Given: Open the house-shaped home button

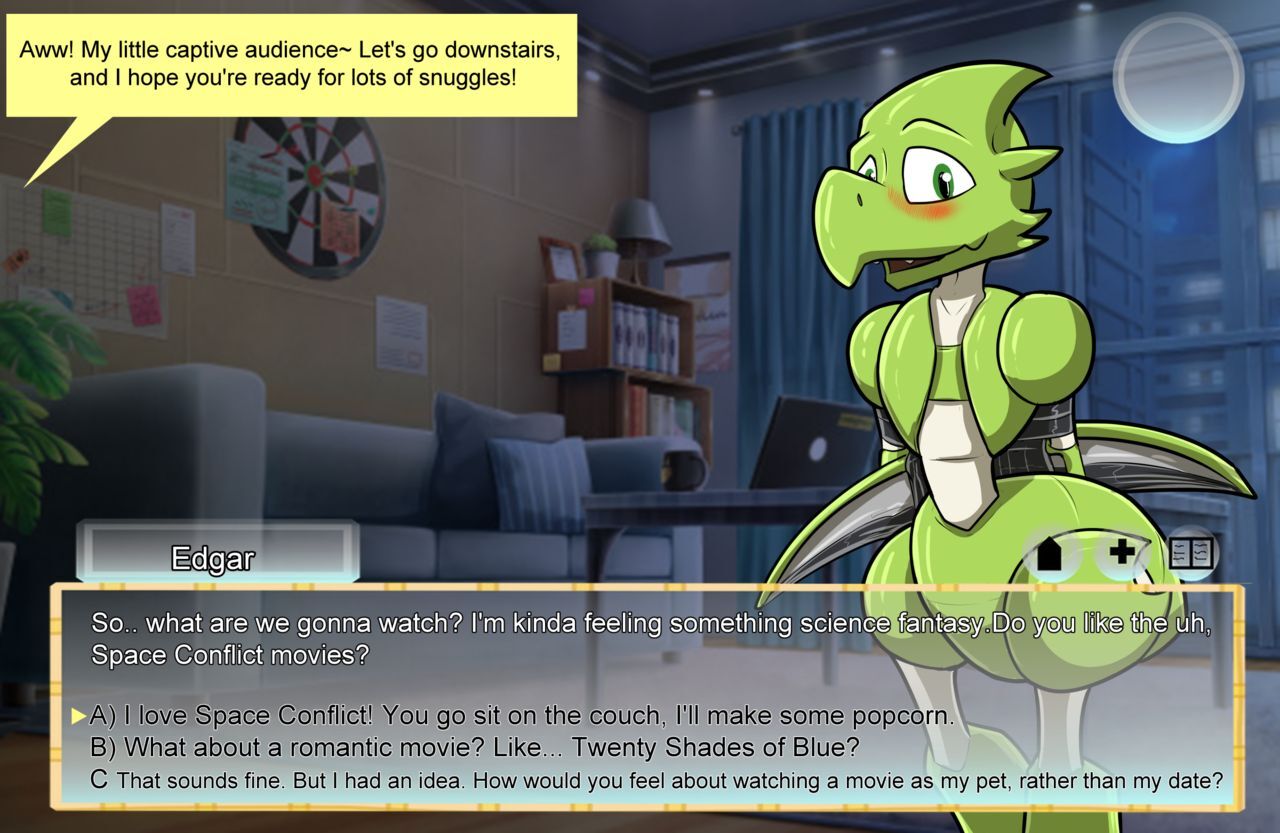Looking at the screenshot, I should [1048, 552].
